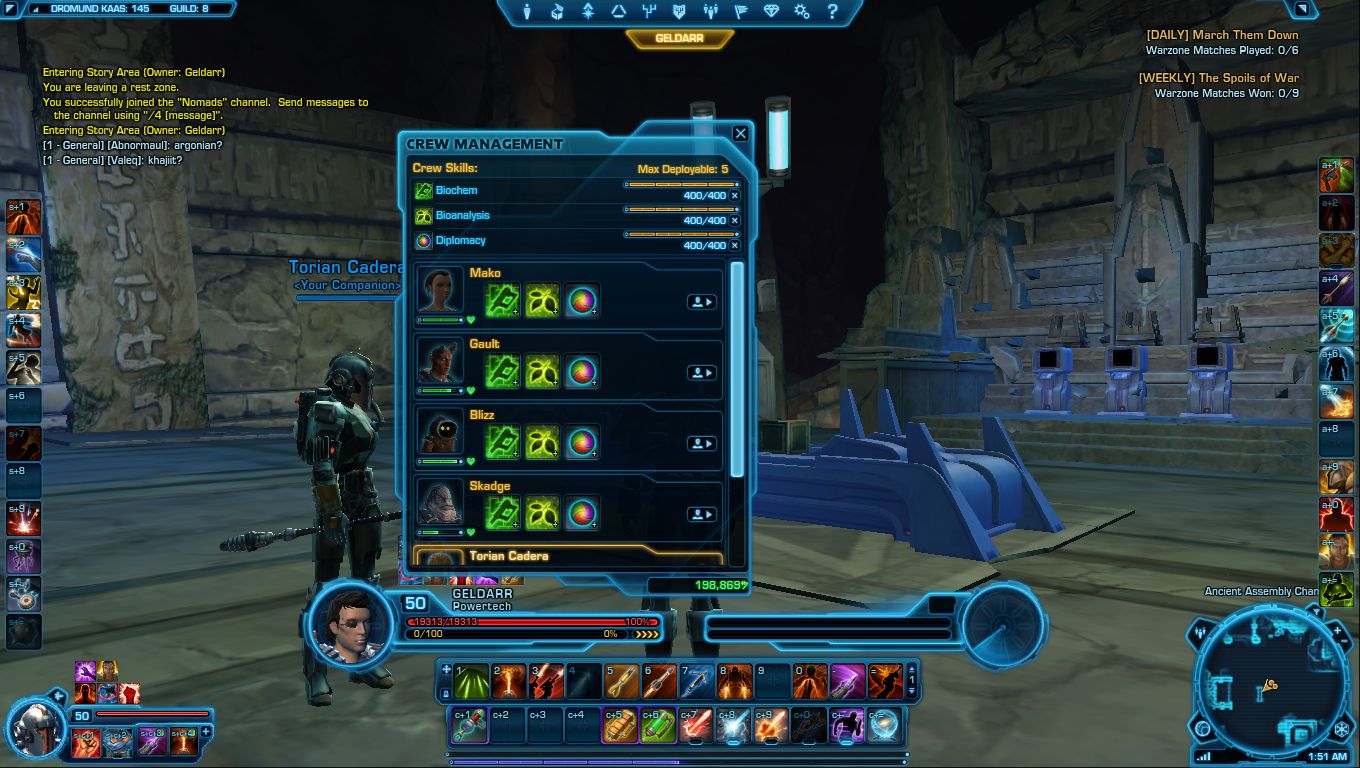Start a Diplomacy mission with Blizz

(581, 443)
